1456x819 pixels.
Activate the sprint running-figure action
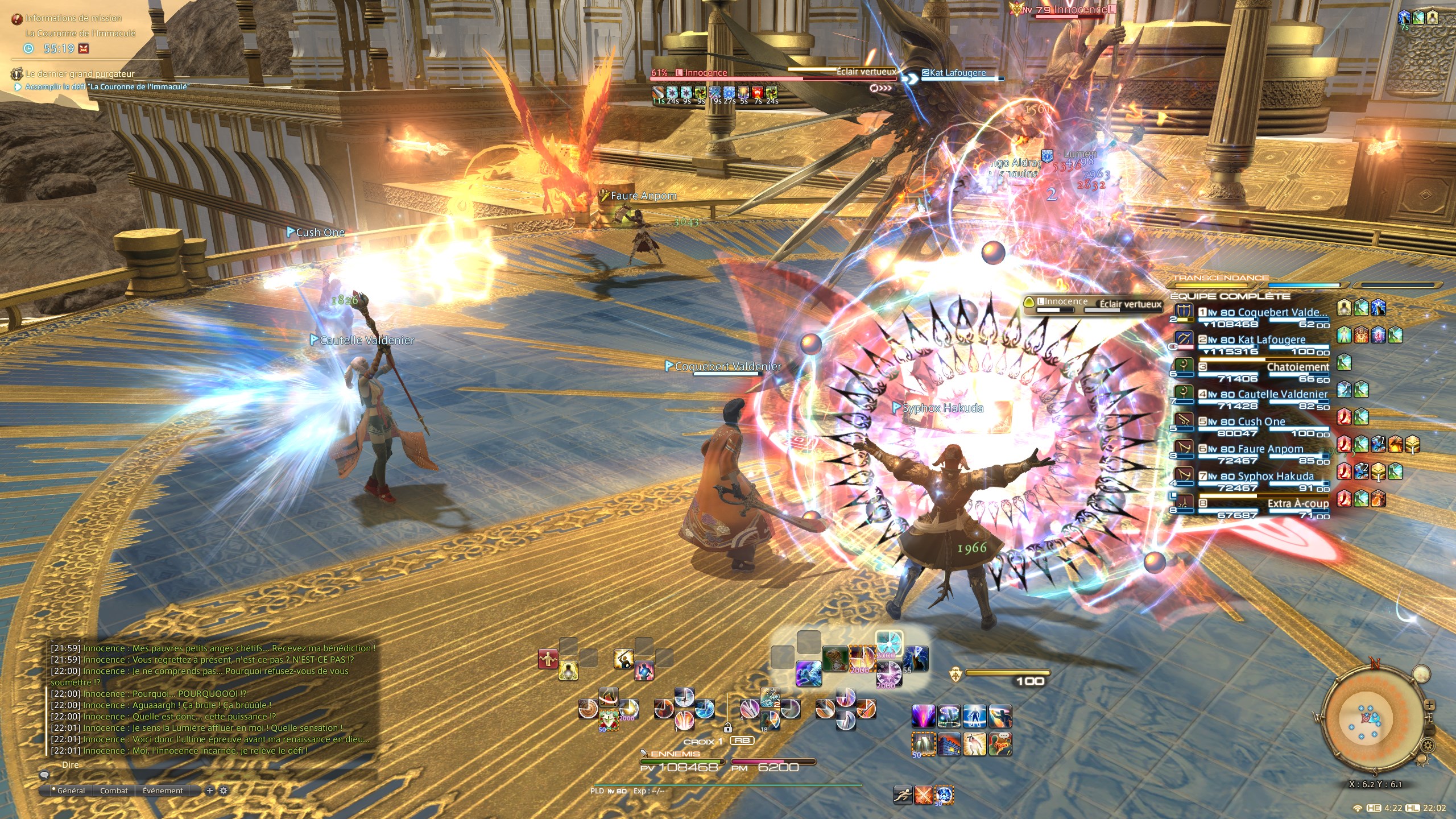[x=903, y=795]
